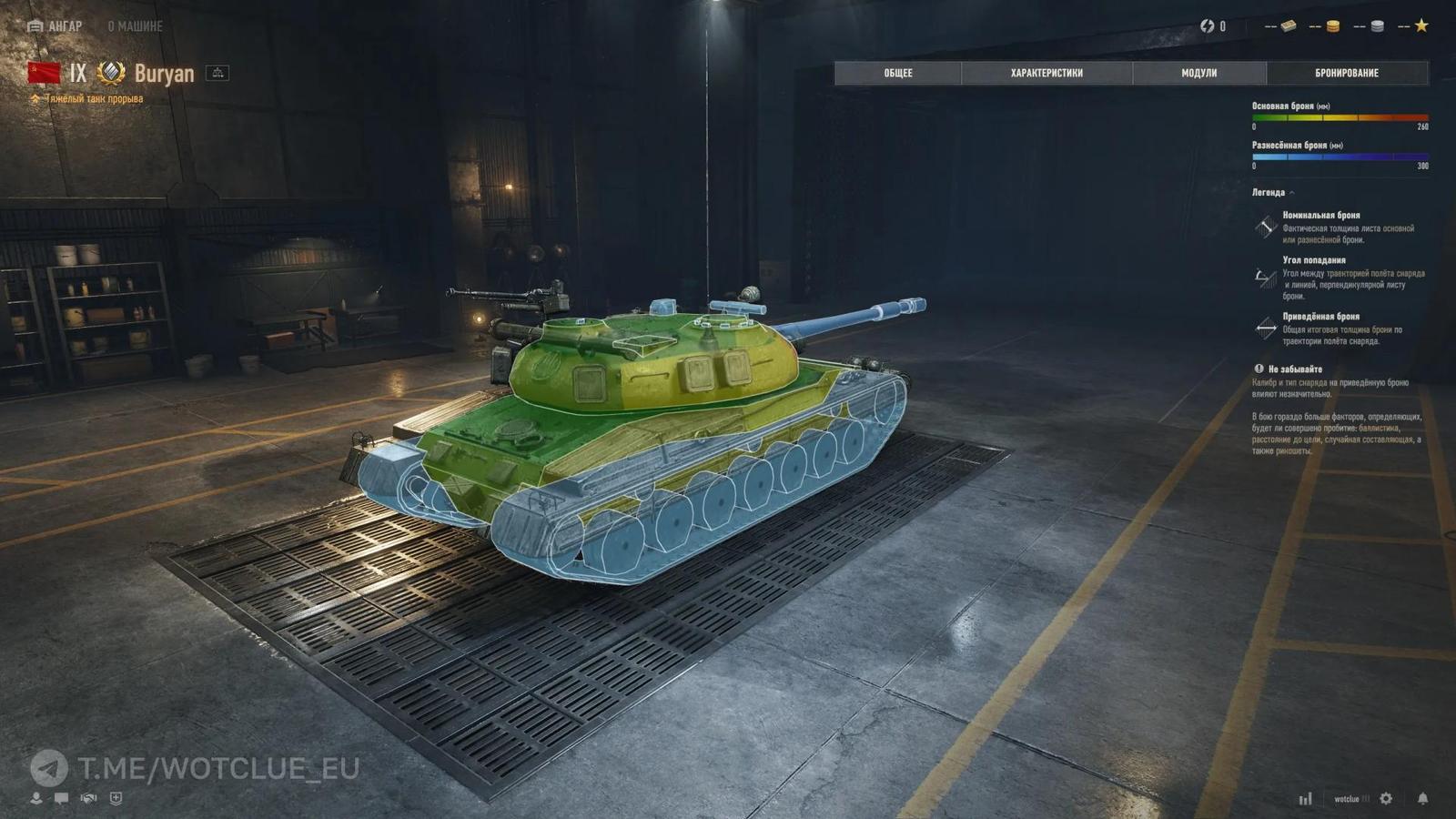Click the clan handshake icon
1456x819 pixels.
click(x=87, y=798)
